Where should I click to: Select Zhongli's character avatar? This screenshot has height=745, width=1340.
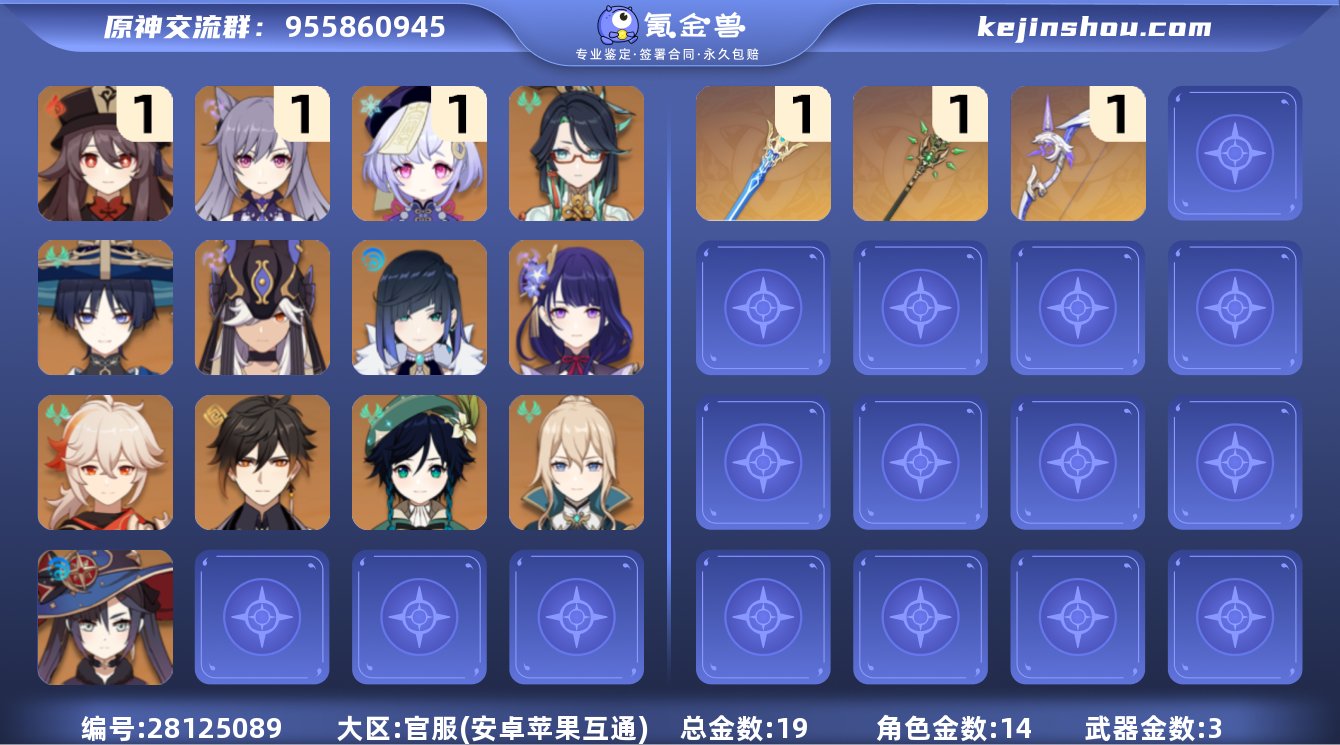[262, 461]
